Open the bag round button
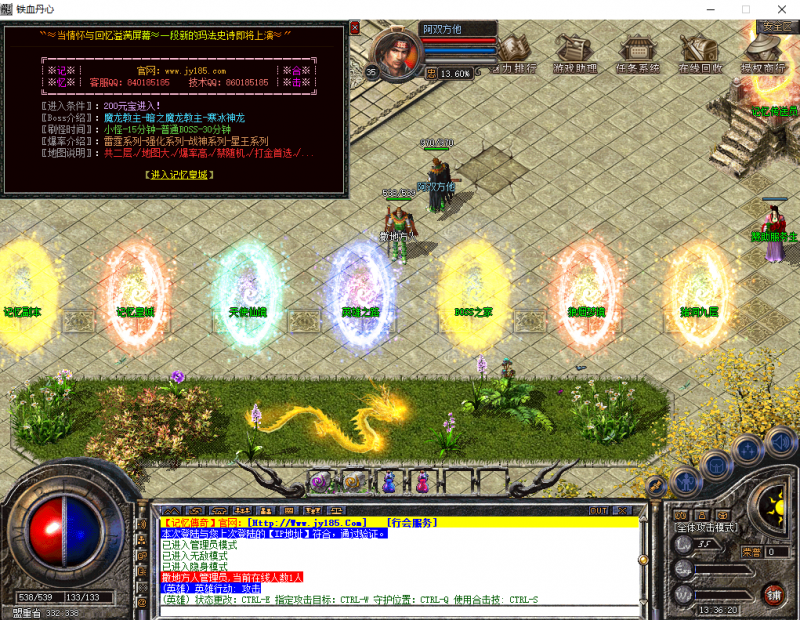The height and width of the screenshot is (620, 800). coord(715,463)
